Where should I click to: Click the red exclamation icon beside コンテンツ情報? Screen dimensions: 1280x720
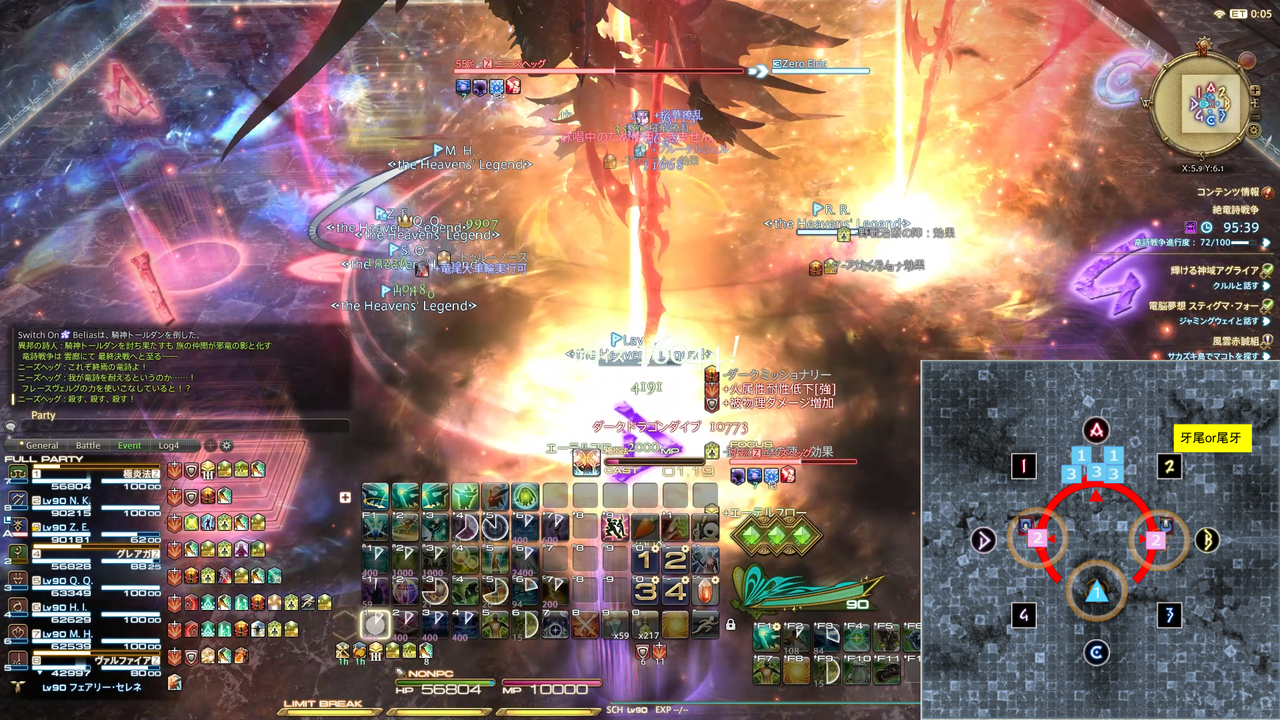point(1267,192)
